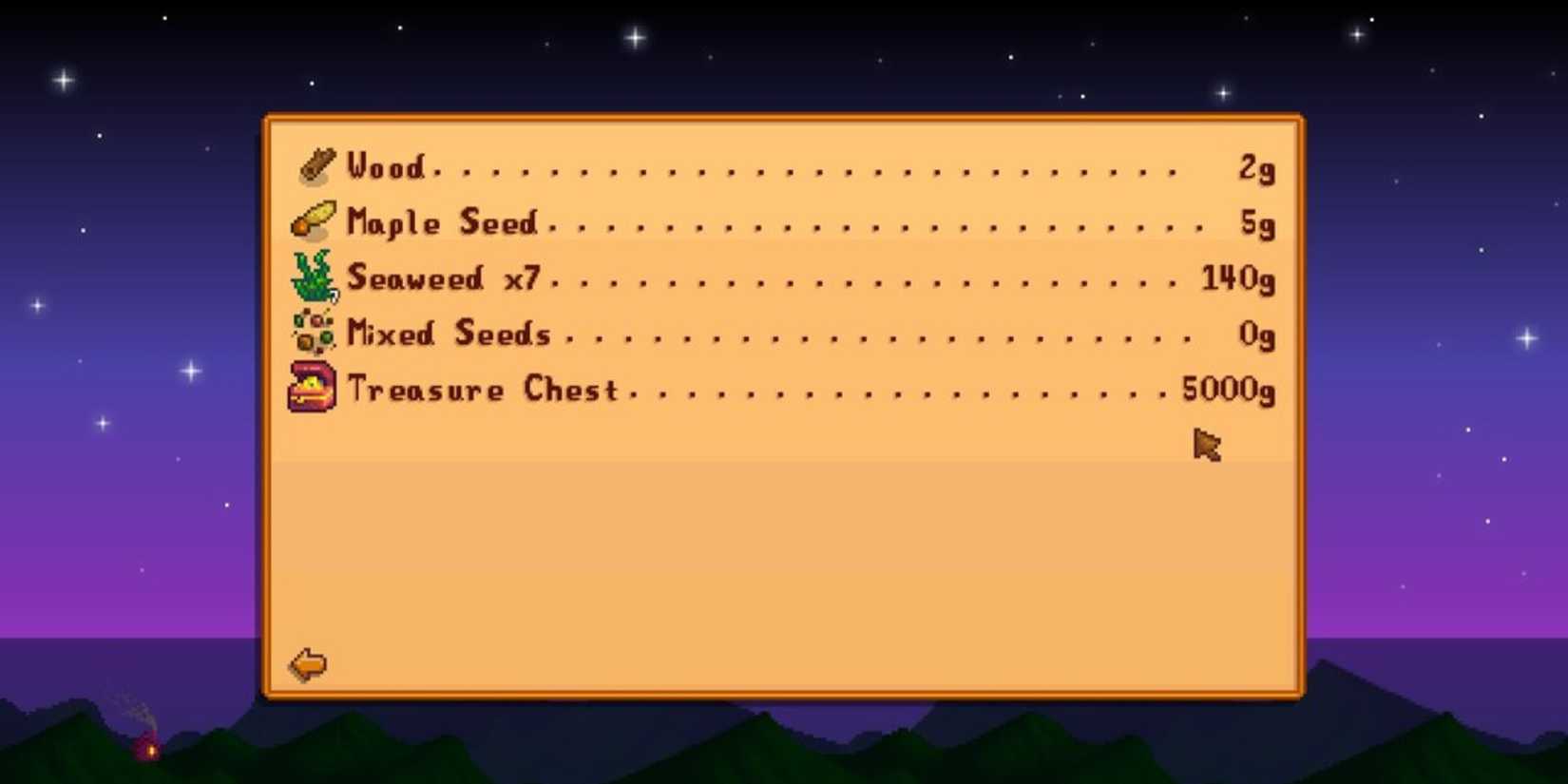
Task: Select the Treasure Chest icon
Action: click(312, 388)
